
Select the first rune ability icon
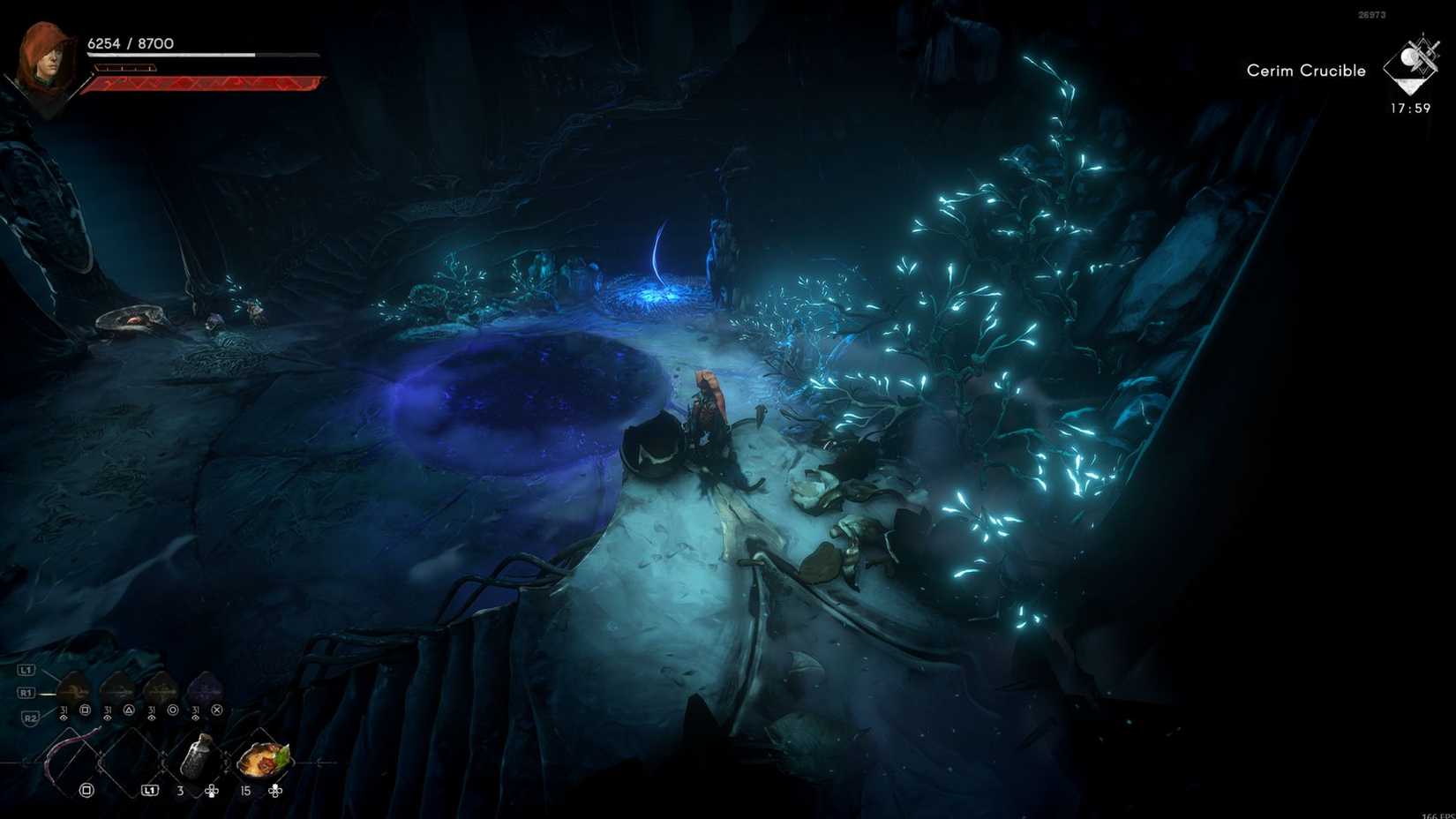tap(71, 685)
